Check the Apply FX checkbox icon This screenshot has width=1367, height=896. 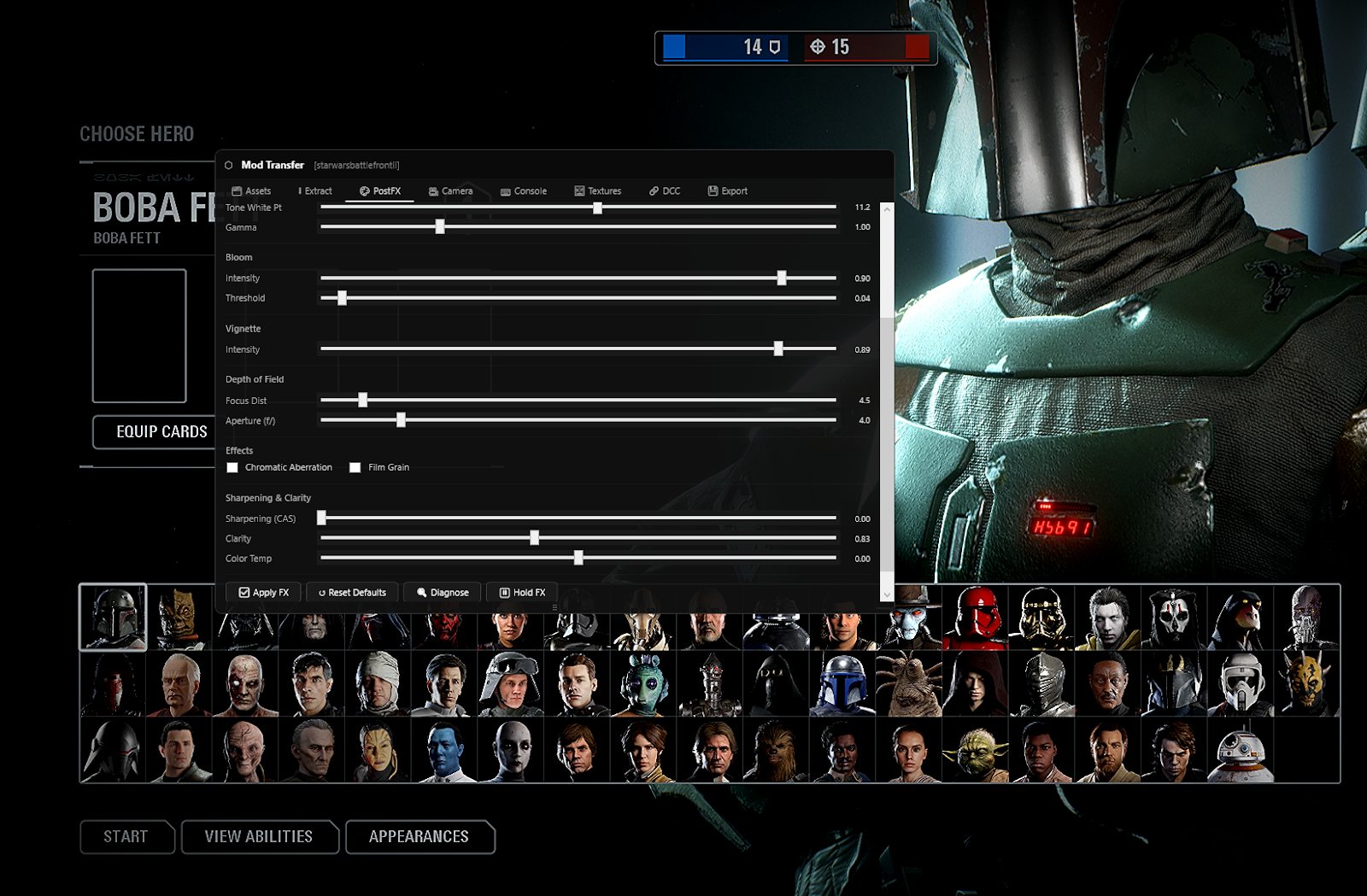coord(246,592)
